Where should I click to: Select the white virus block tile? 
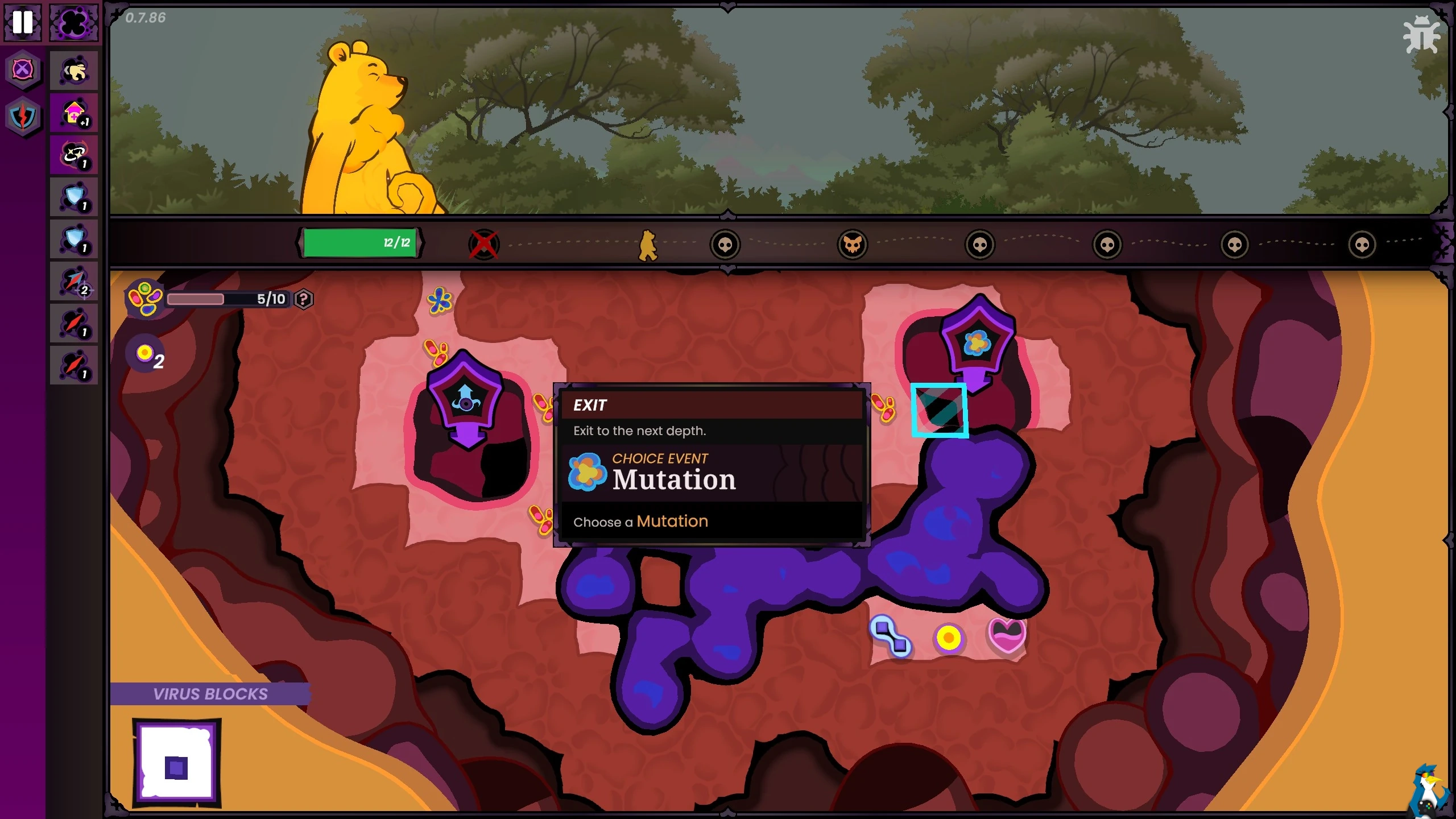176,764
